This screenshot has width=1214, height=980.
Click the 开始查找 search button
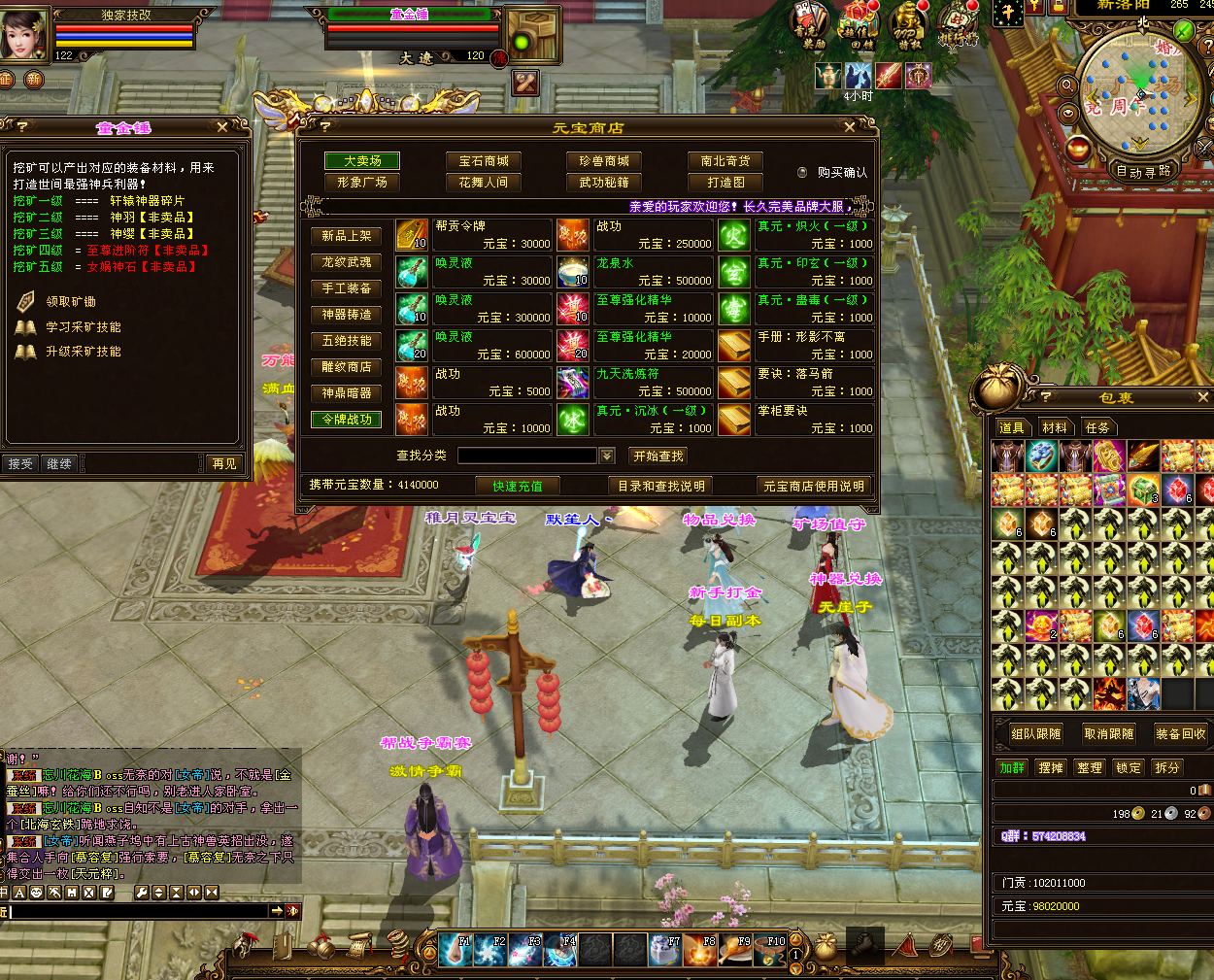pyautogui.click(x=658, y=456)
